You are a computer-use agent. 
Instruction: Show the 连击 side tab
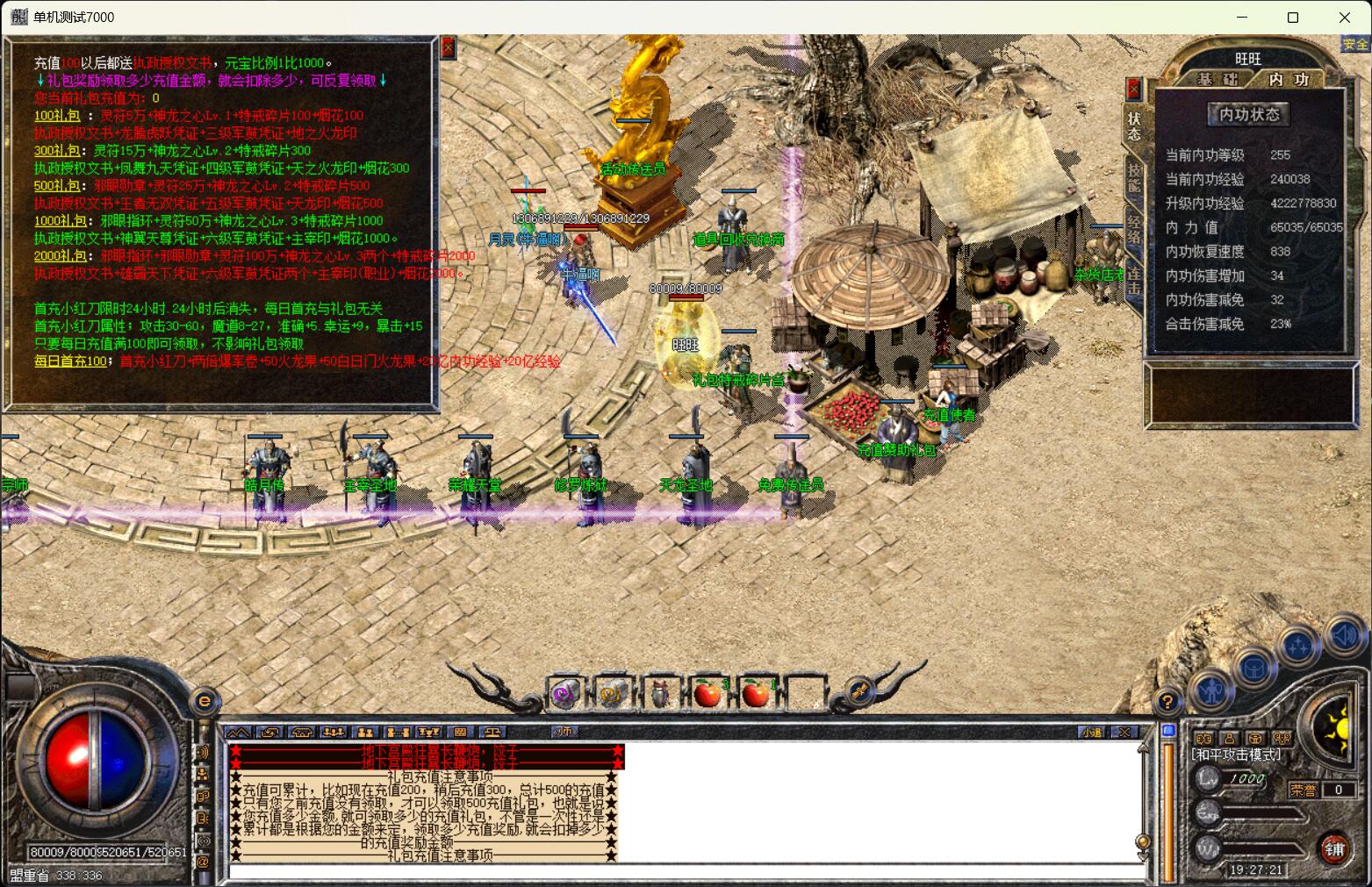[1134, 281]
